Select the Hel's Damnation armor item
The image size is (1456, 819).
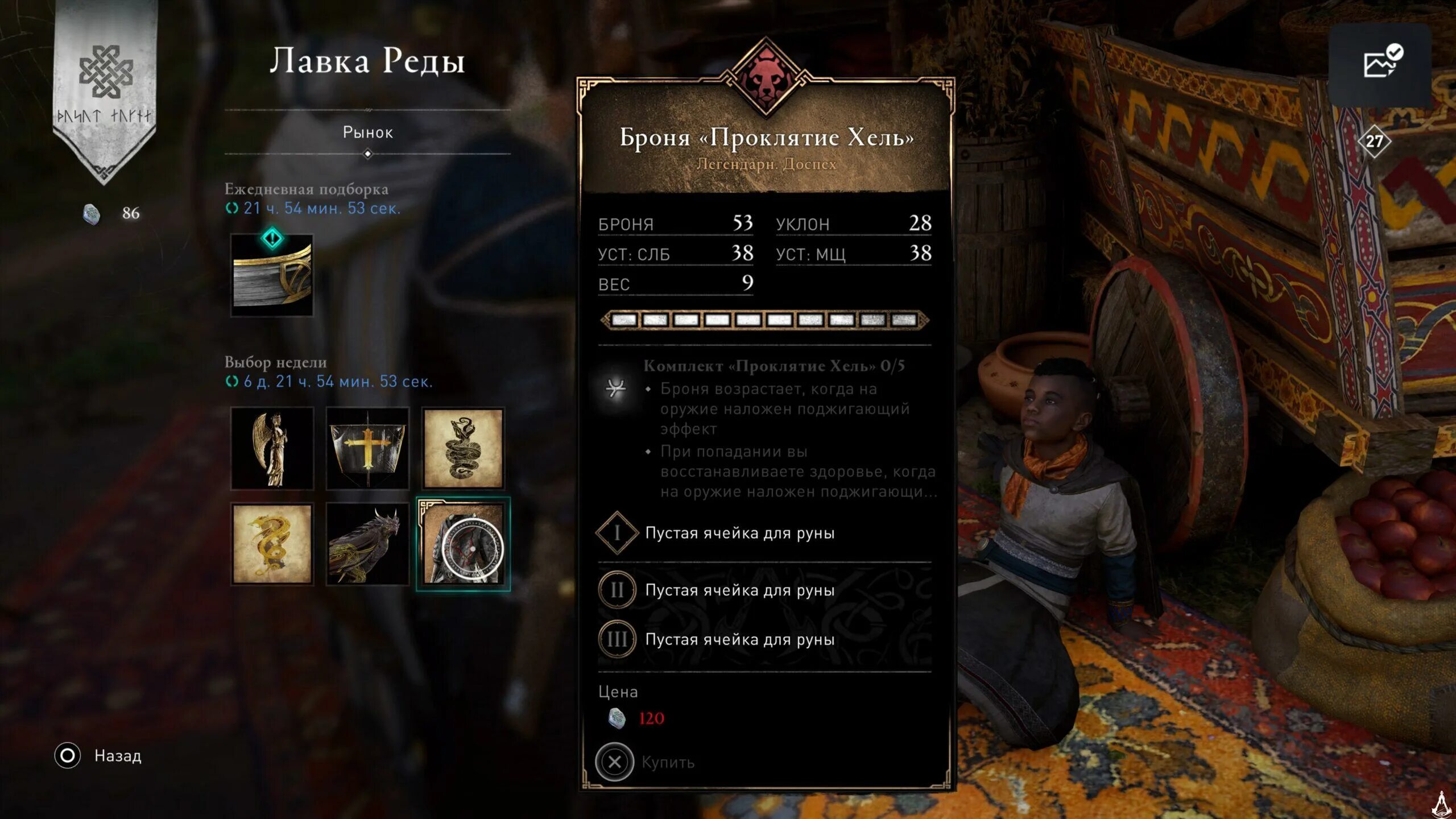(463, 544)
